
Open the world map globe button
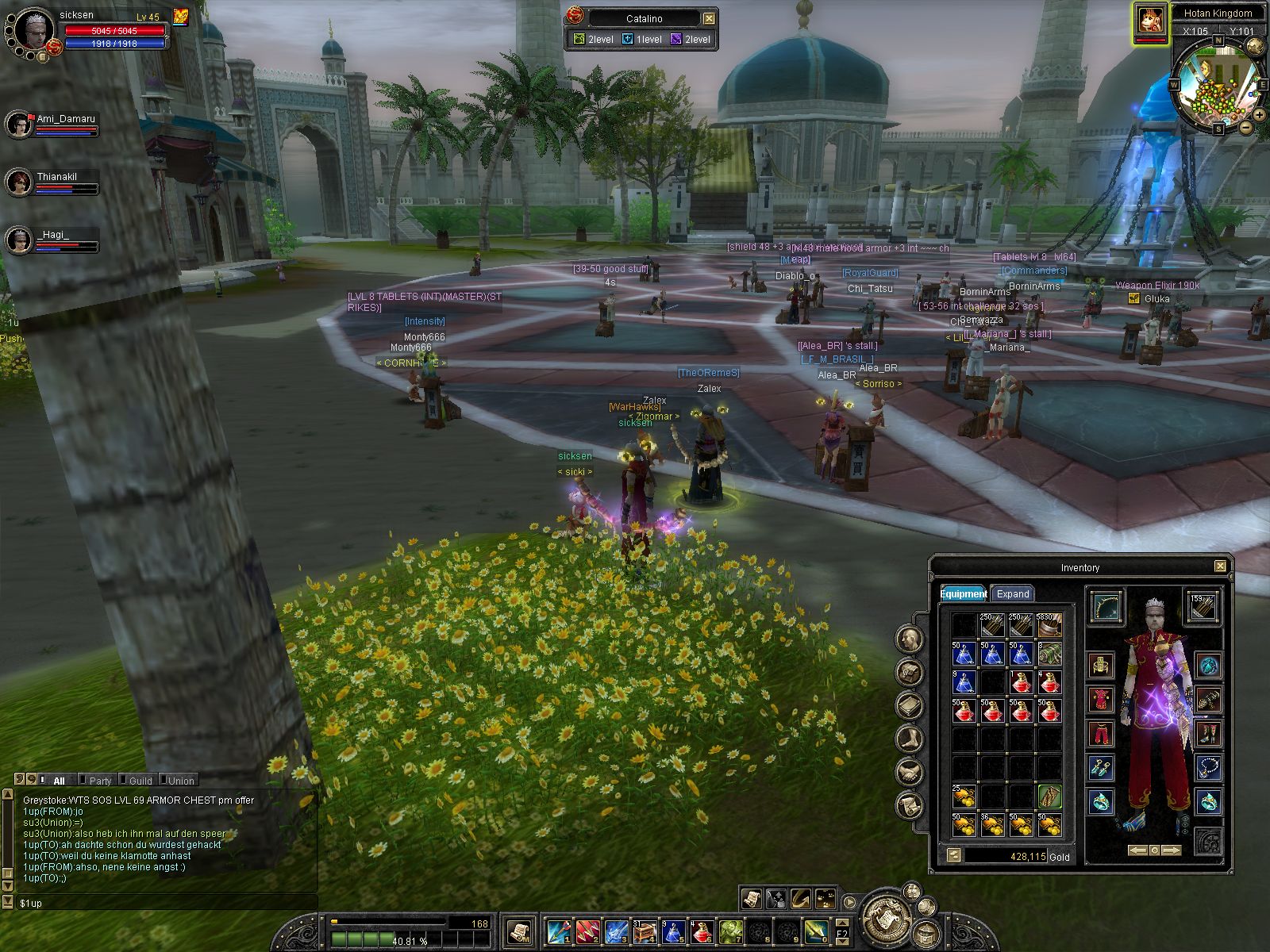click(1254, 47)
